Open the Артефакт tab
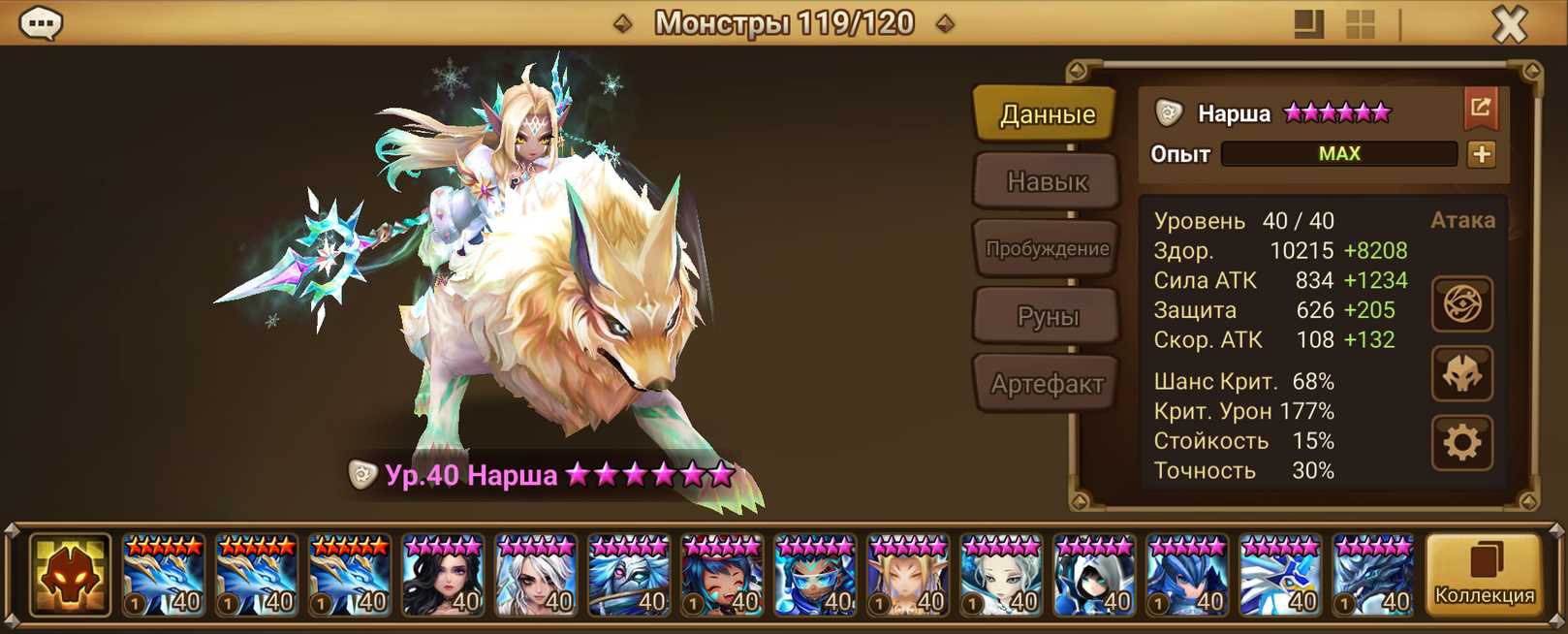1568x634 pixels. pyautogui.click(x=1046, y=384)
